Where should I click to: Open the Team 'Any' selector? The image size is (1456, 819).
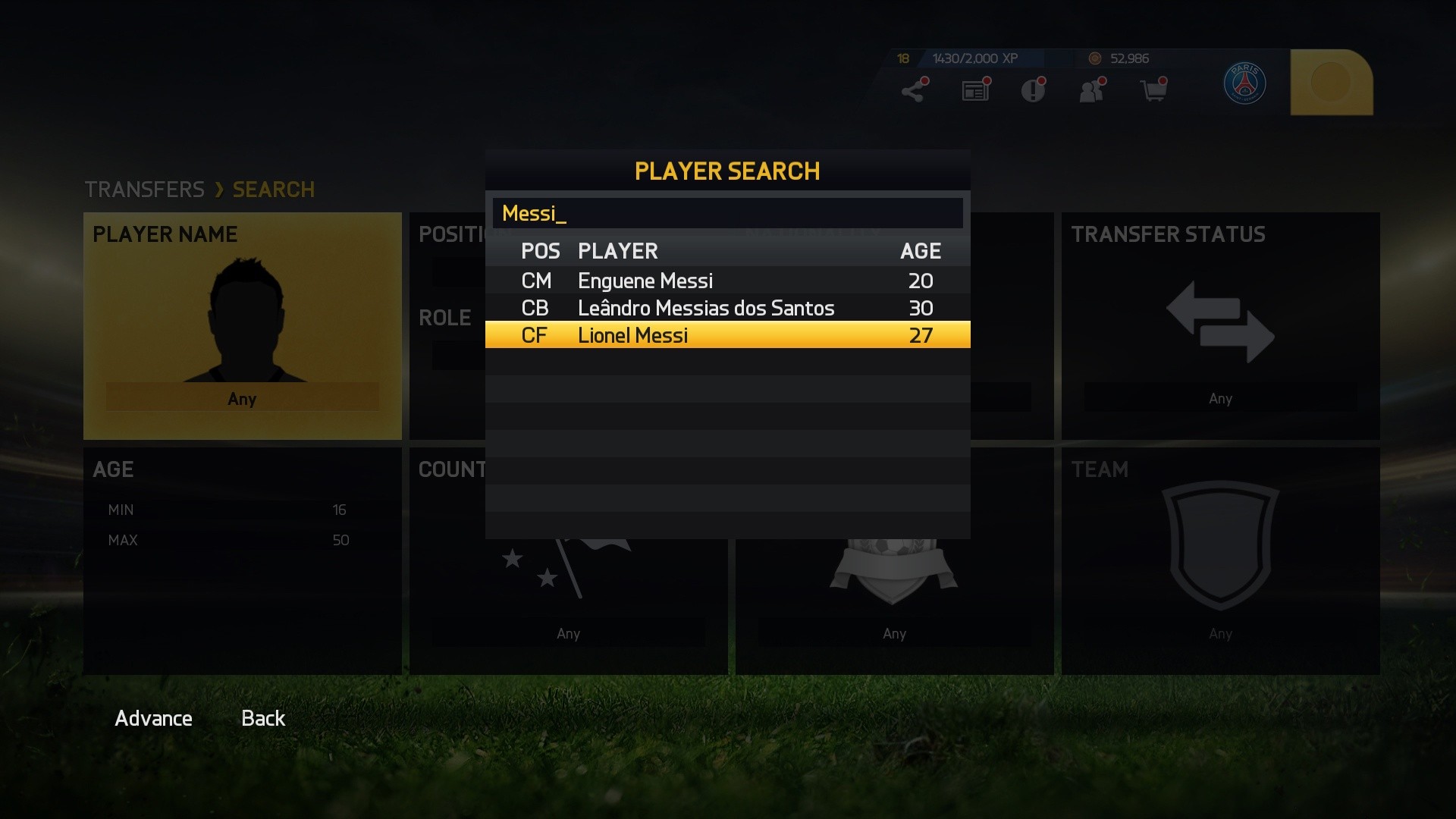(x=1219, y=633)
